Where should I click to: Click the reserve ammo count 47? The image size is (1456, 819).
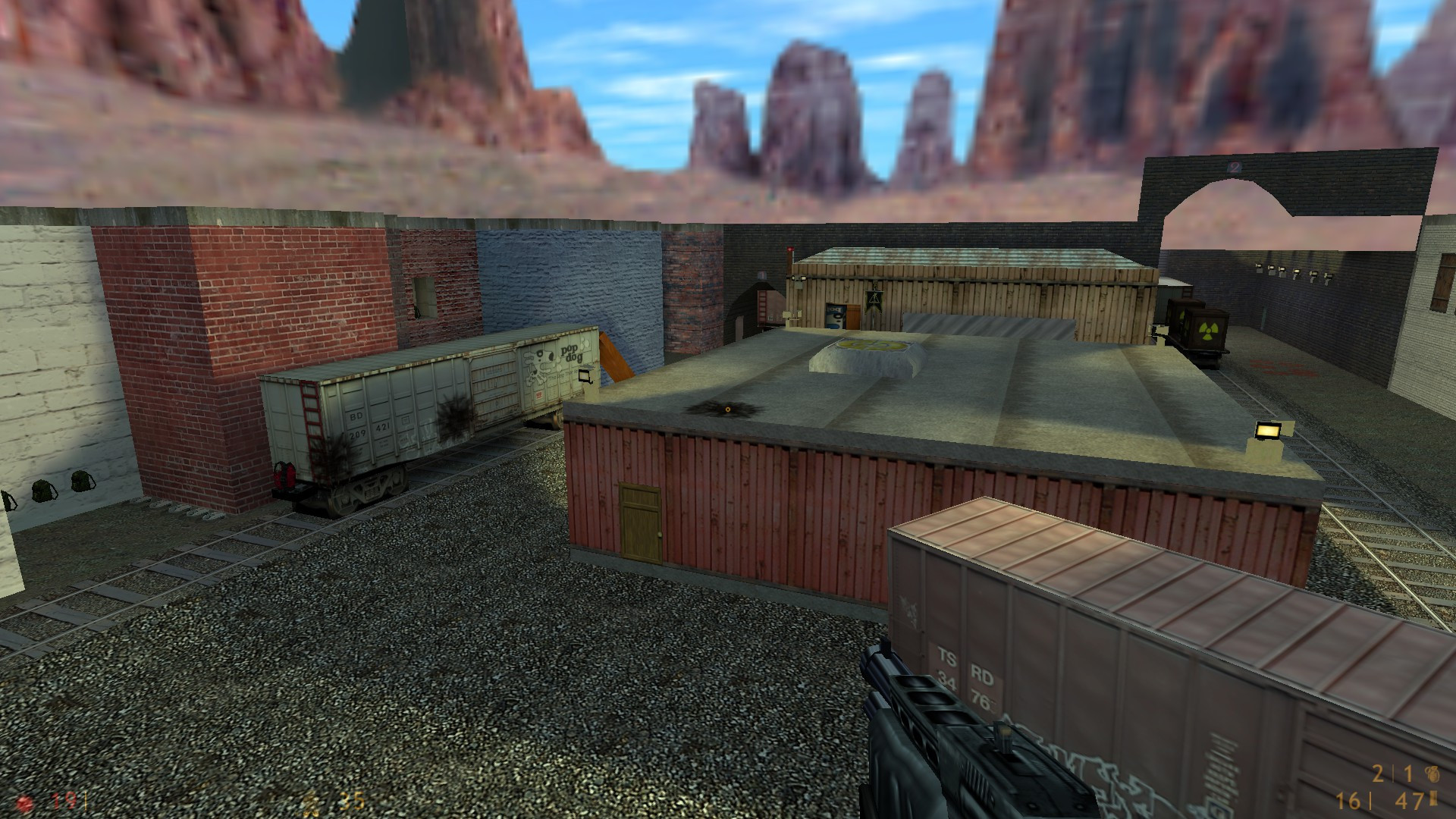[1407, 802]
